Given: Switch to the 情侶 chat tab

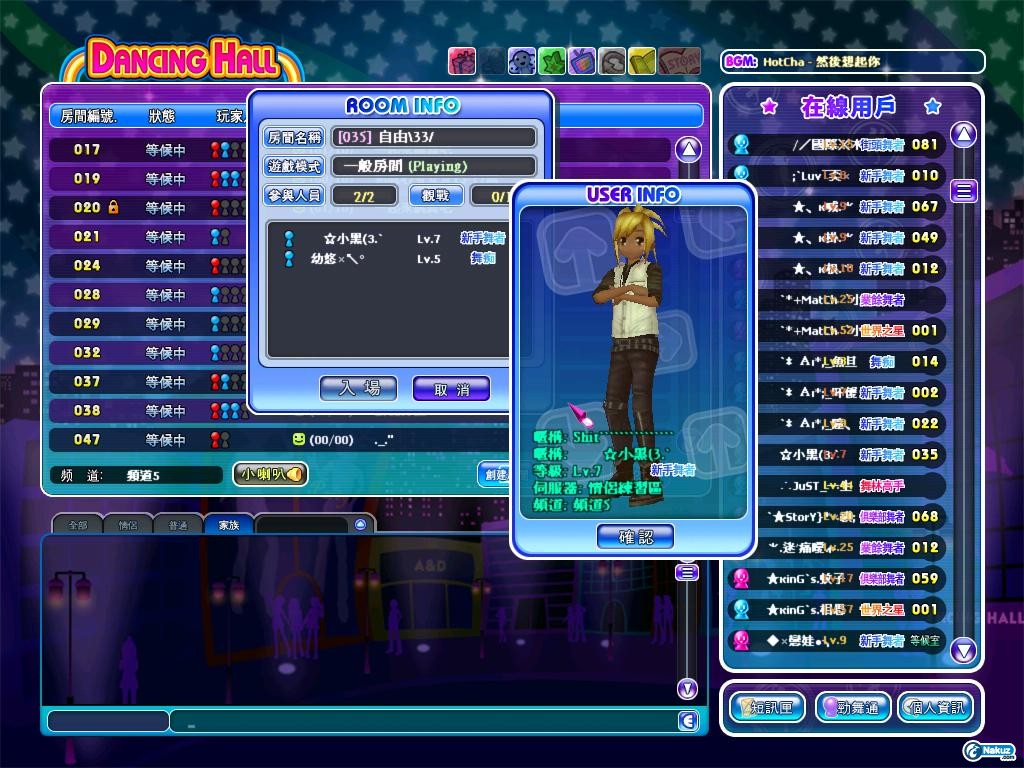Looking at the screenshot, I should coord(128,525).
